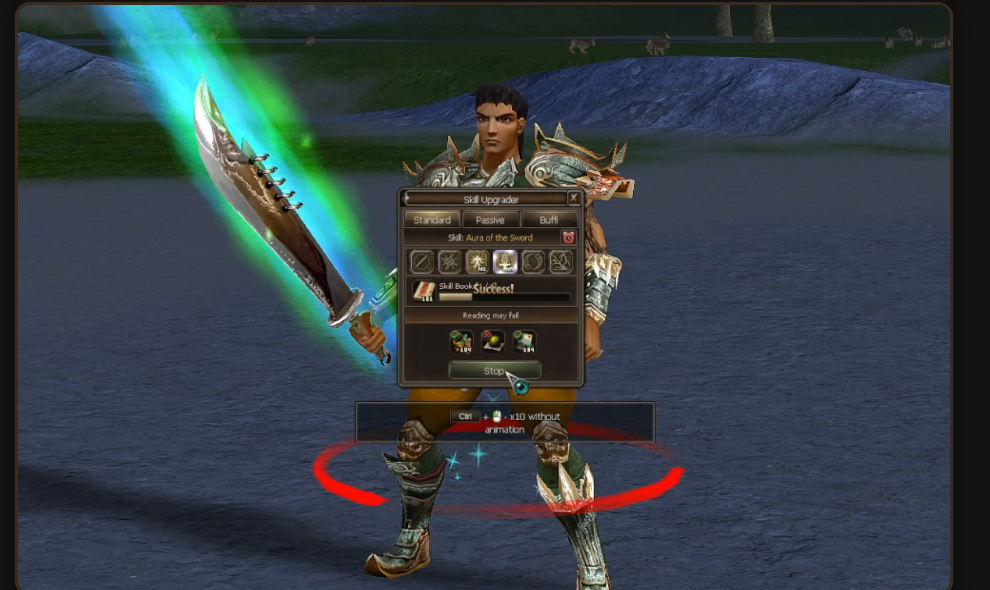The image size is (990, 590).
Task: Click the Skill Book item slot
Action: tap(423, 291)
